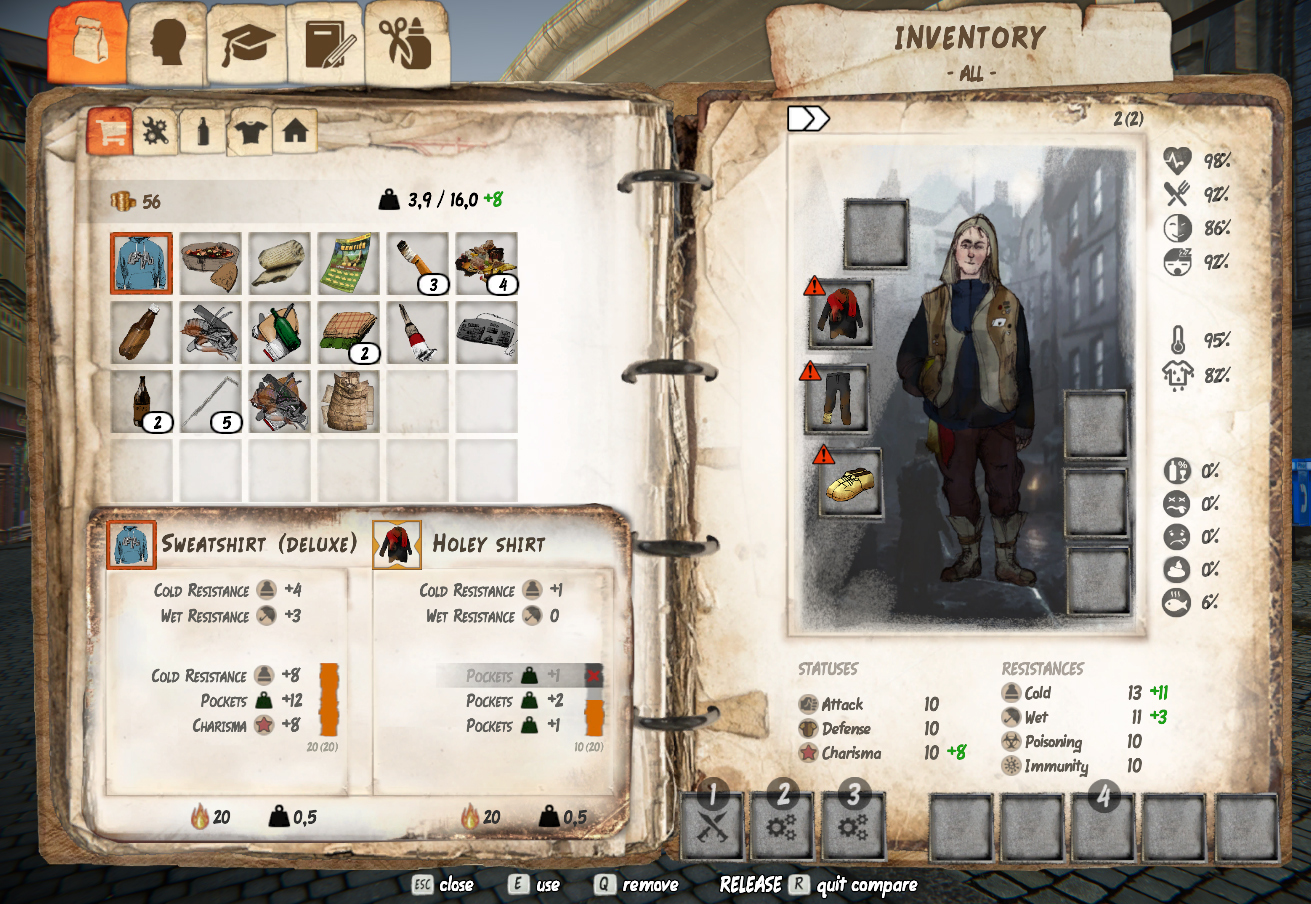Switch to the house category filter
1311x904 pixels.
pos(295,131)
